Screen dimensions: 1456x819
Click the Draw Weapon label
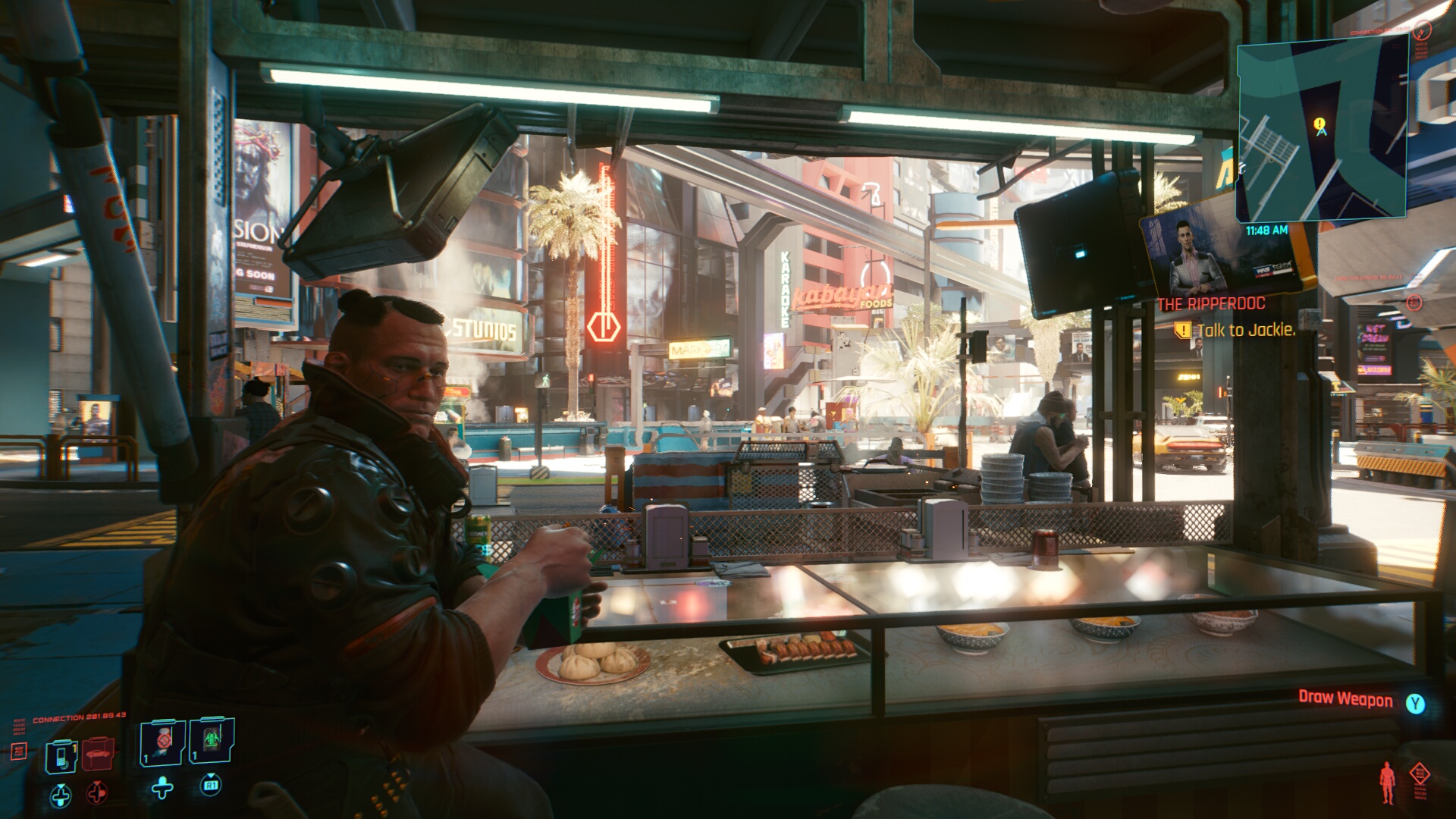click(x=1345, y=698)
